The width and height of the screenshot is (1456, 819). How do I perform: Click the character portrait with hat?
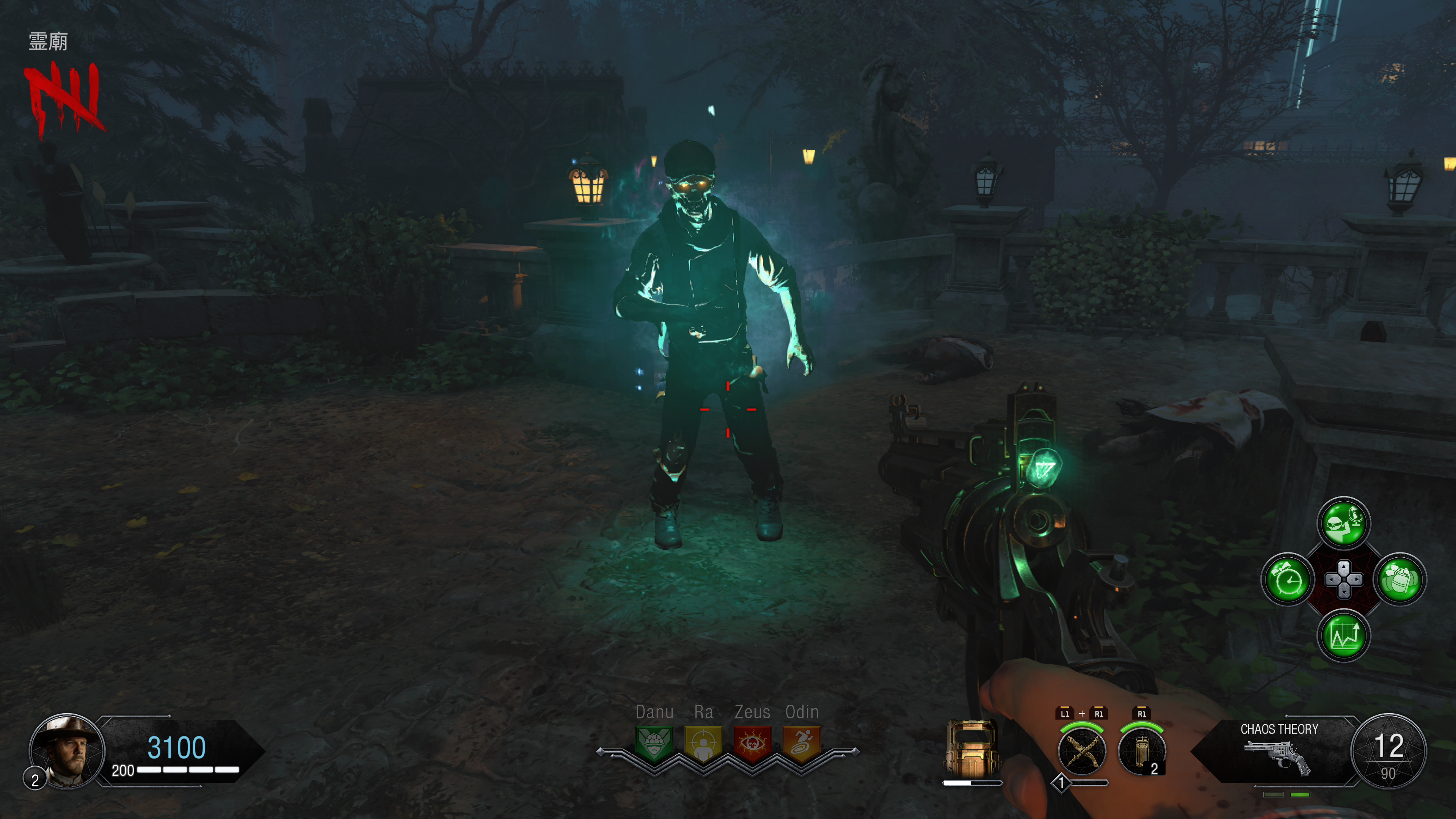tap(67, 750)
